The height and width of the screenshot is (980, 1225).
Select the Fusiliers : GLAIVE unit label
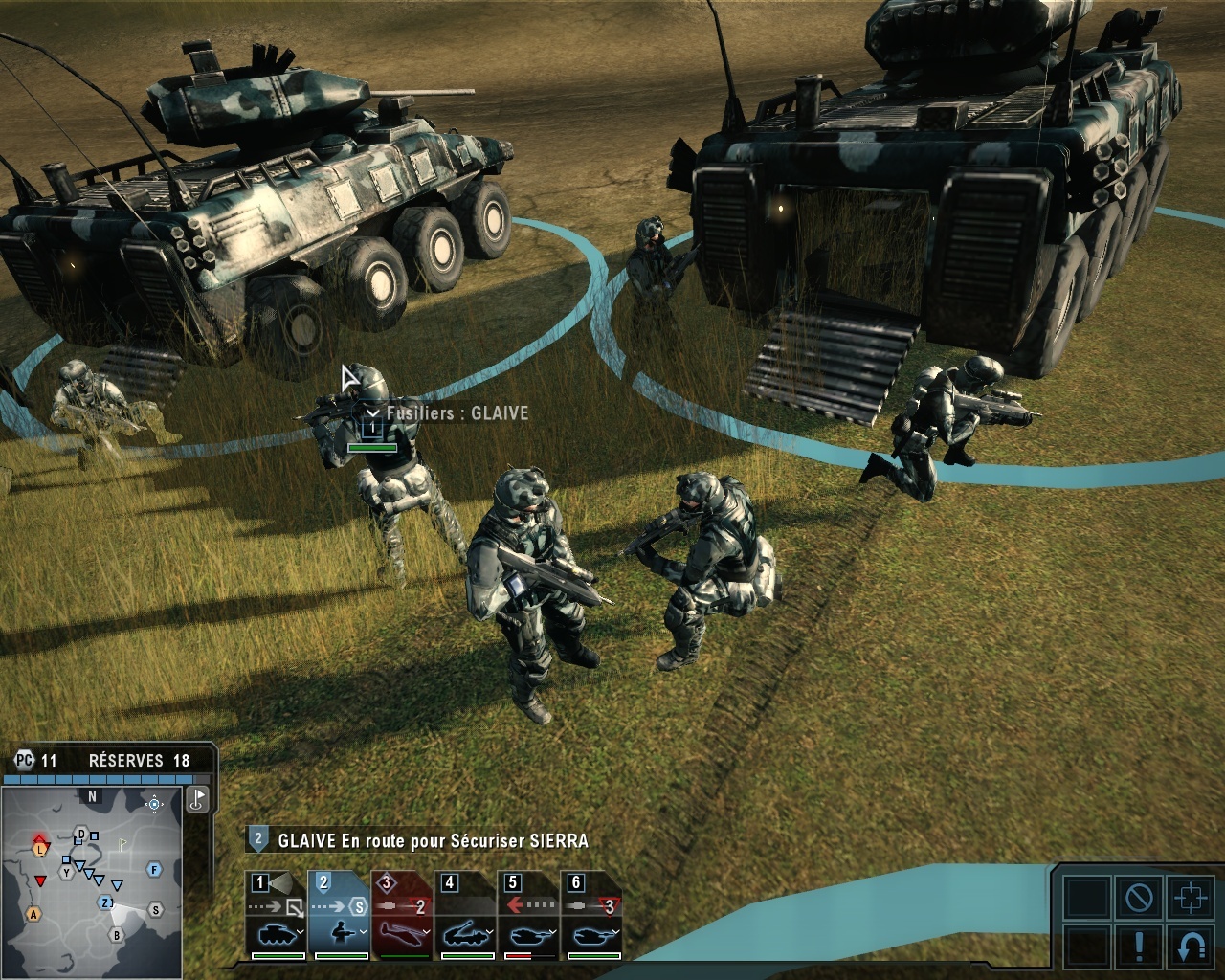tap(457, 413)
